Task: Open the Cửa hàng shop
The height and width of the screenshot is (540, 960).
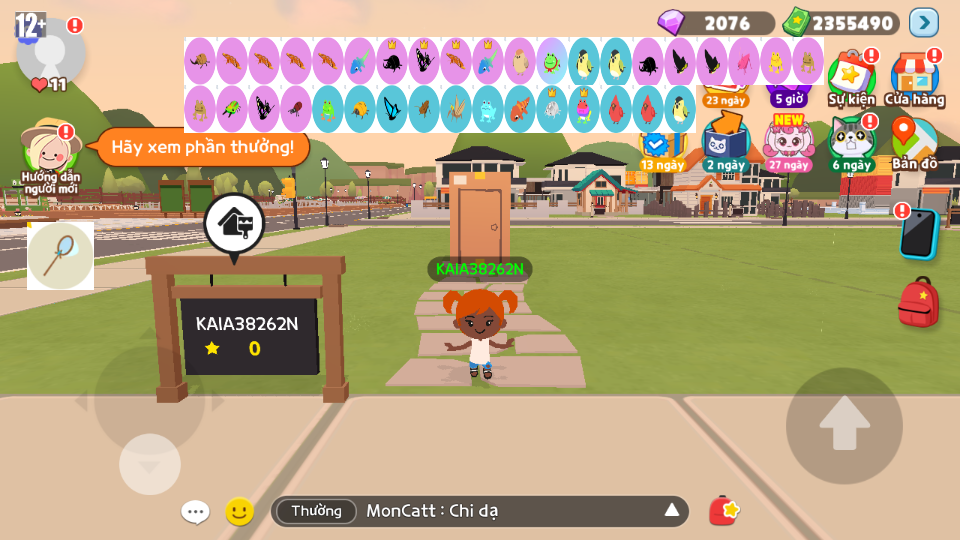Action: pos(914,76)
